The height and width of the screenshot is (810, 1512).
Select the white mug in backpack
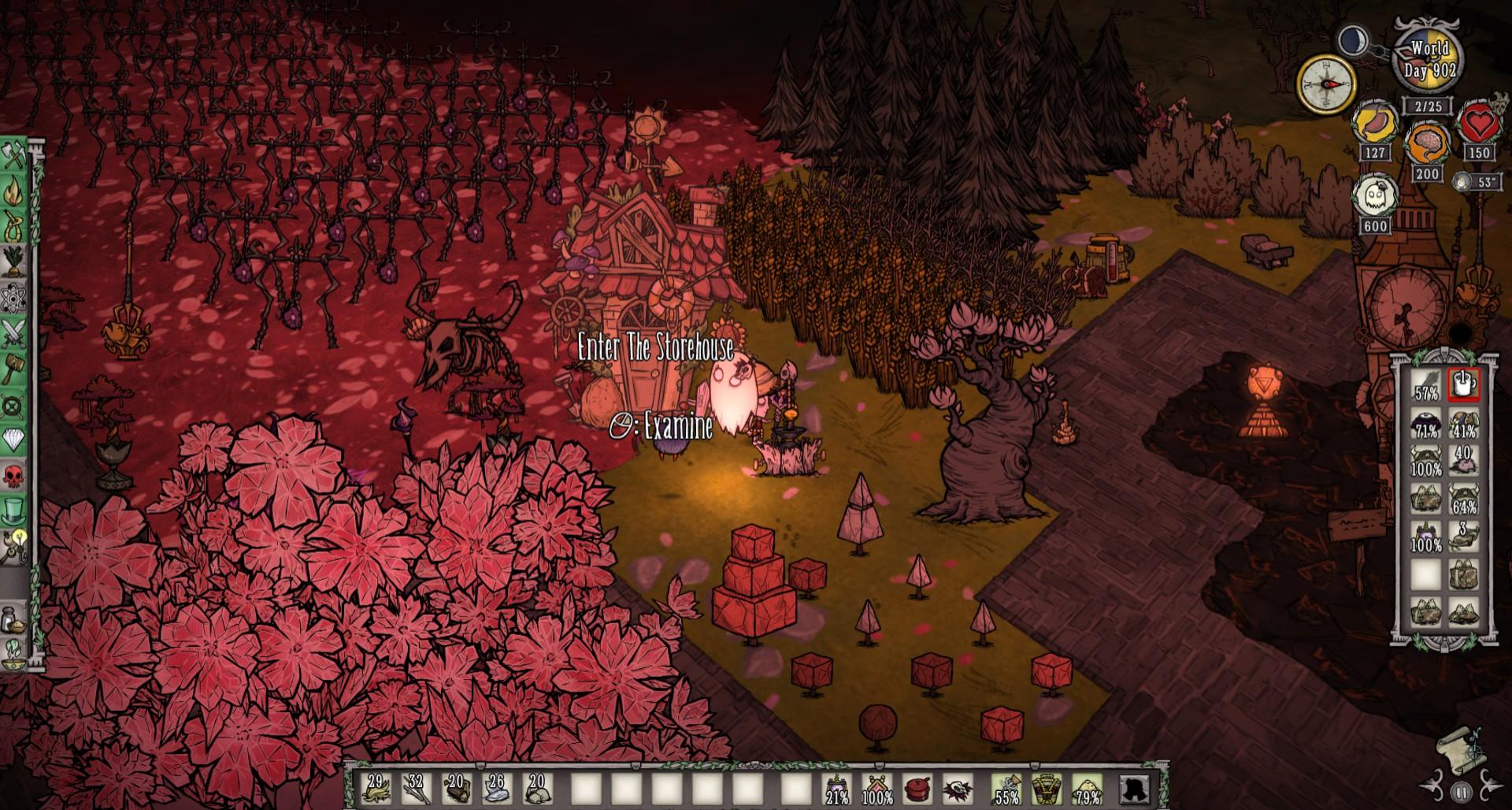1463,385
